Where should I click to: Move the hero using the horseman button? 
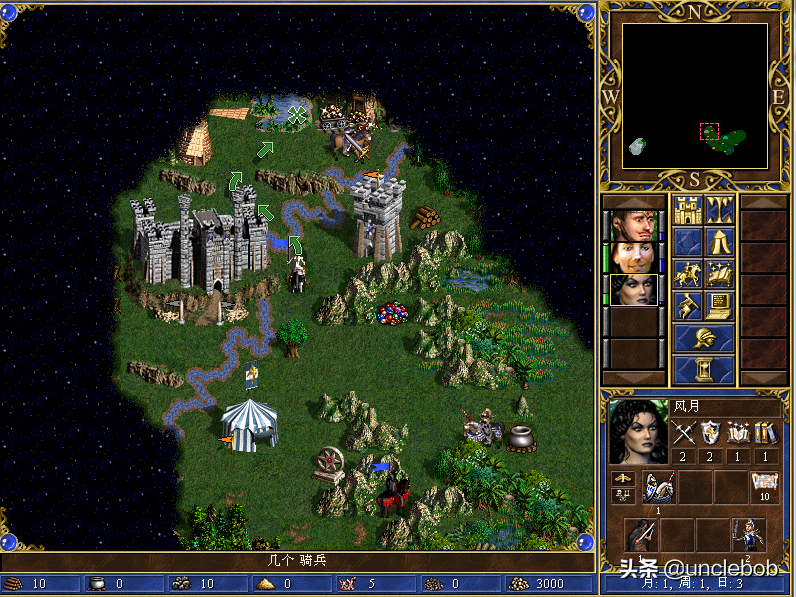point(687,273)
